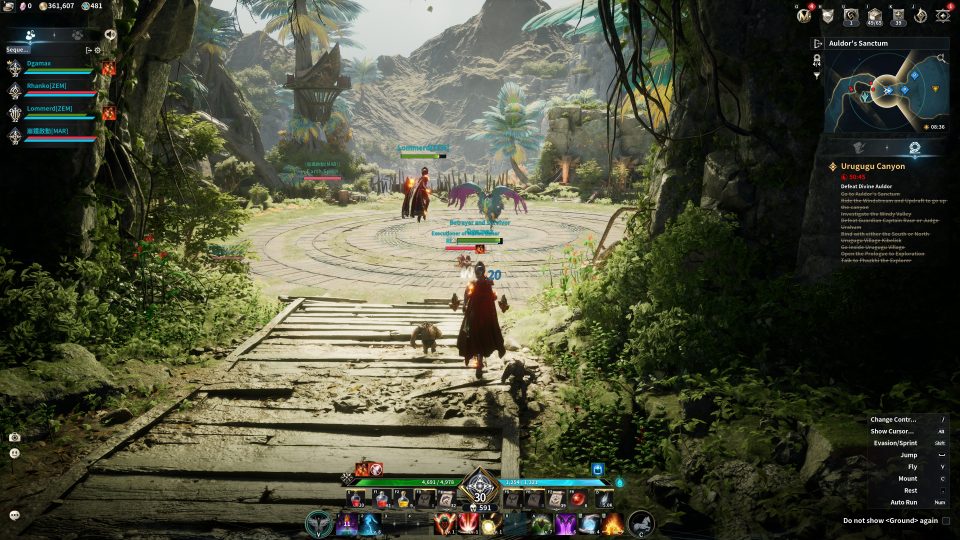Open the gold M shop icon

click(x=803, y=15)
